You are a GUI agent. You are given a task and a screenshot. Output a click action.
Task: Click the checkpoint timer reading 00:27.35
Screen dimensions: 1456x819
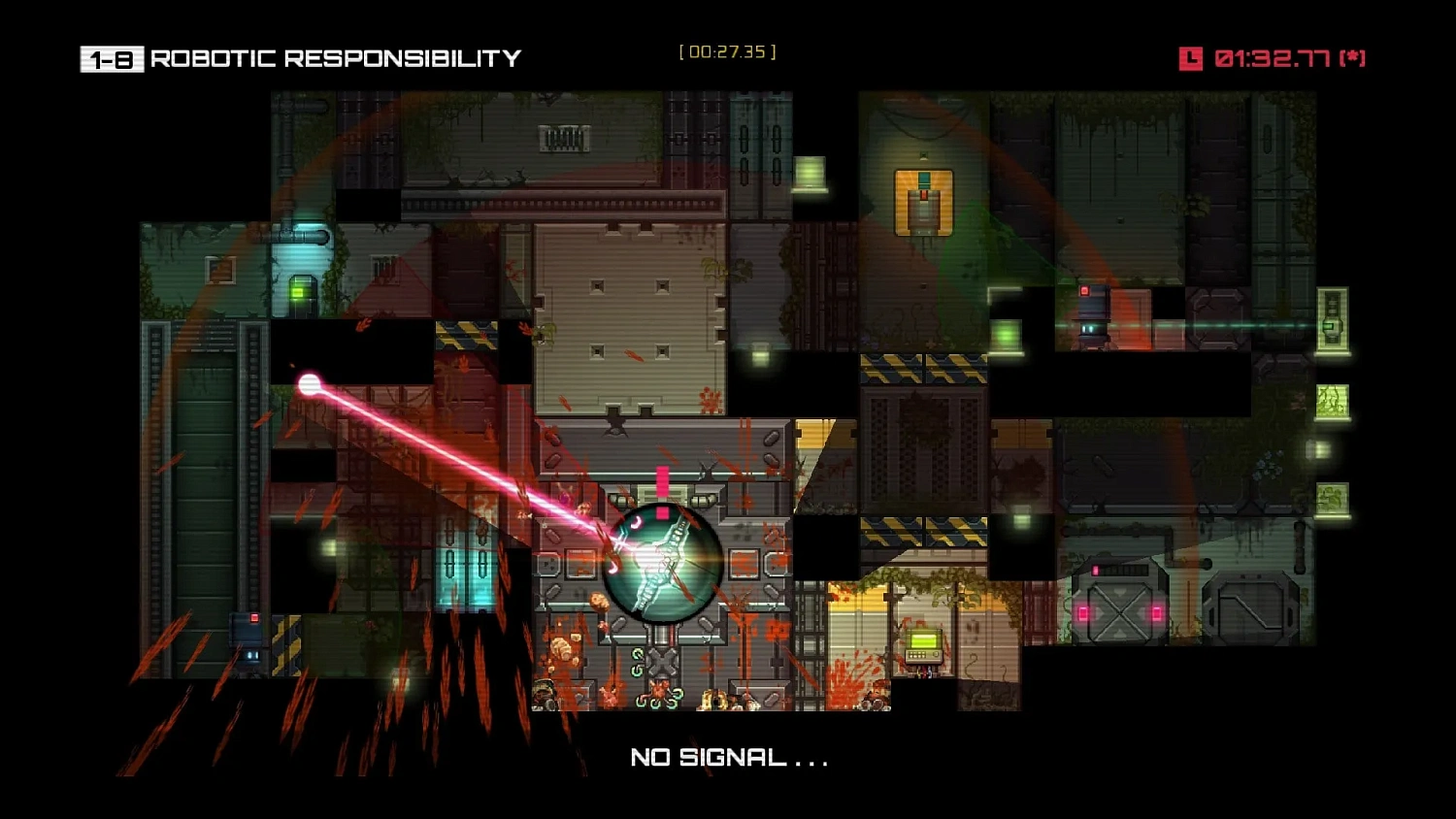tap(726, 51)
